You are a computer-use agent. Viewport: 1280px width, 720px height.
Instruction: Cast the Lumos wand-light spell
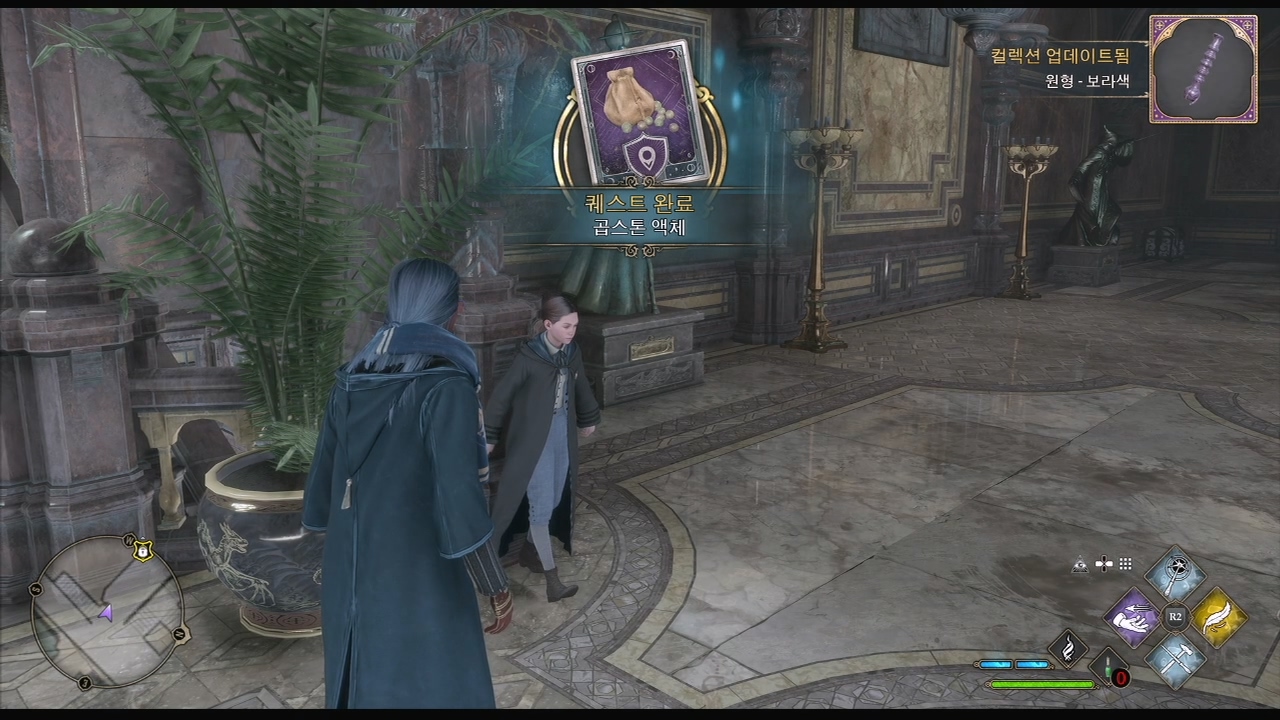tap(1174, 573)
